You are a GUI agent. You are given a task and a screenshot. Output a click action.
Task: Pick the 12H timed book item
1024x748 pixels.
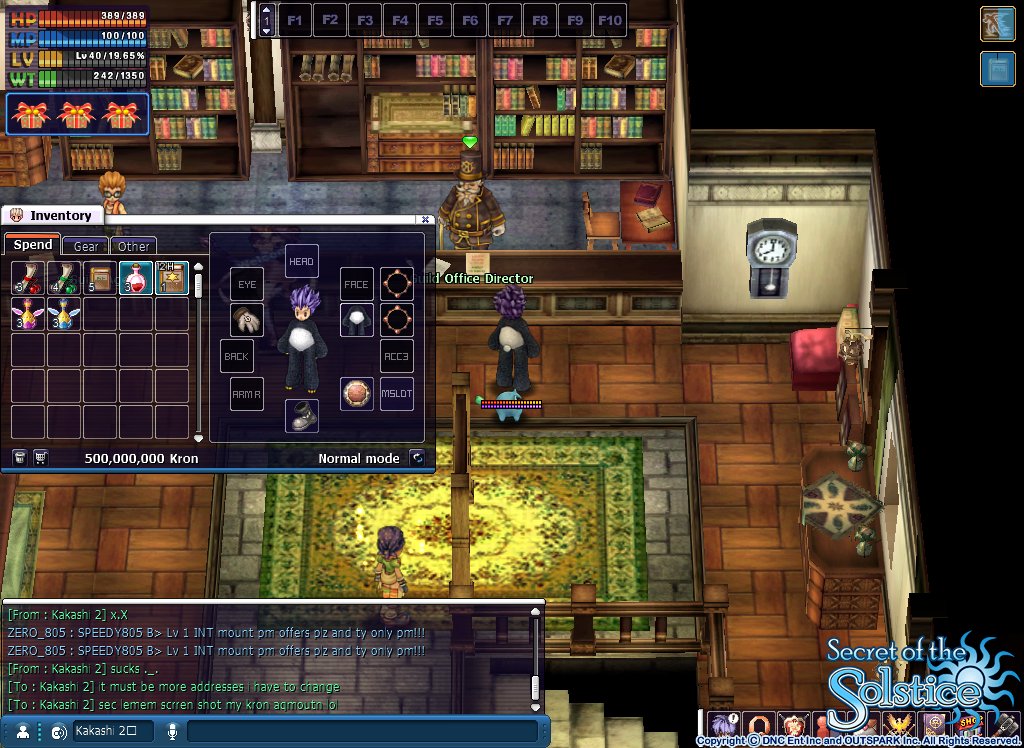[x=172, y=278]
